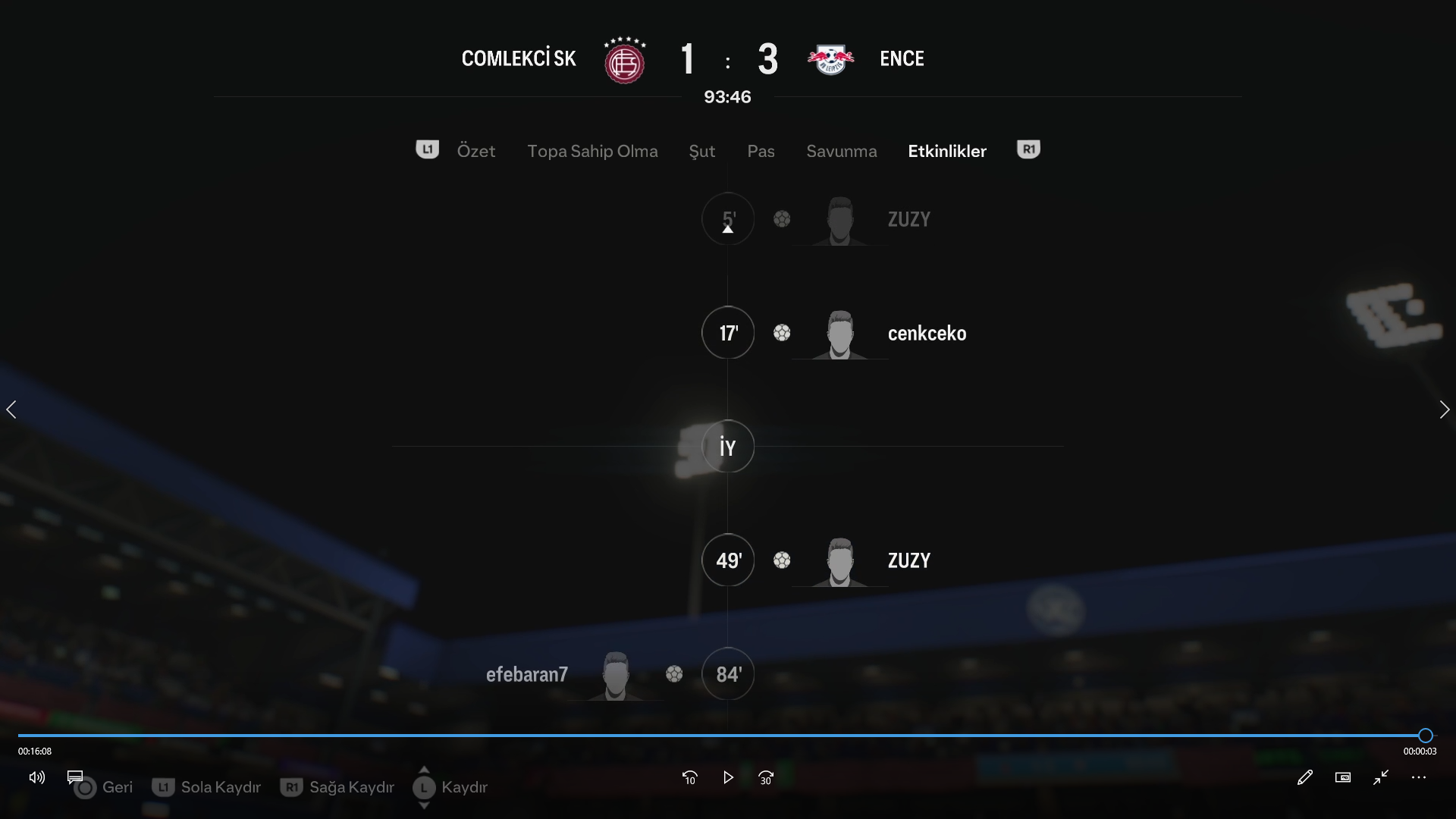Skip forward 30 seconds
Image resolution: width=1456 pixels, height=819 pixels.
pyautogui.click(x=766, y=777)
